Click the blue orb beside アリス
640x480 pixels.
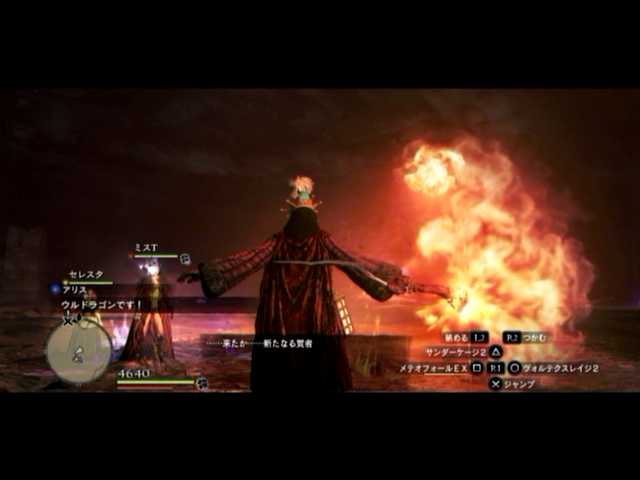pyautogui.click(x=56, y=288)
